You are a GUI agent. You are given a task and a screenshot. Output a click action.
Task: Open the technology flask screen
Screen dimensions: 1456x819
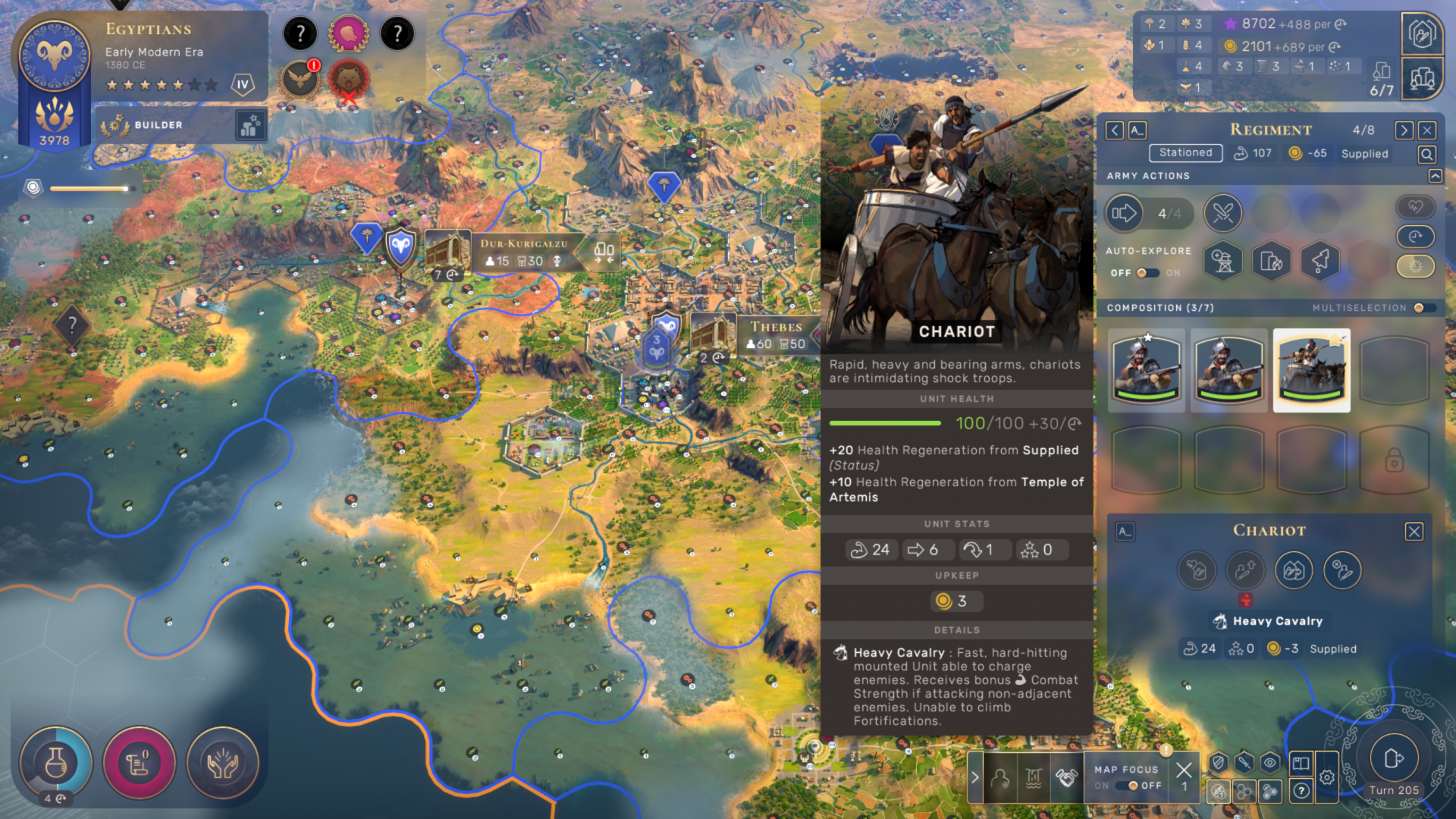click(x=55, y=763)
